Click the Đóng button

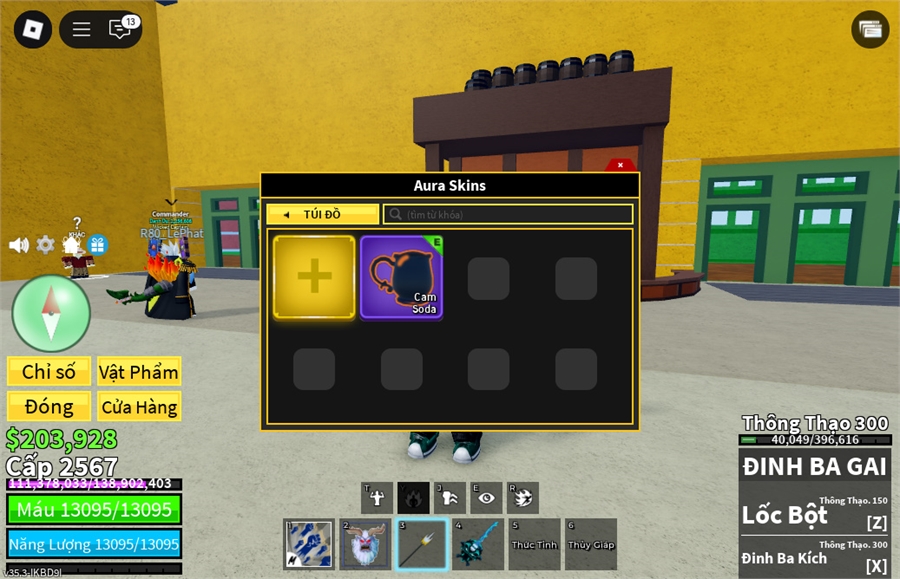click(49, 406)
